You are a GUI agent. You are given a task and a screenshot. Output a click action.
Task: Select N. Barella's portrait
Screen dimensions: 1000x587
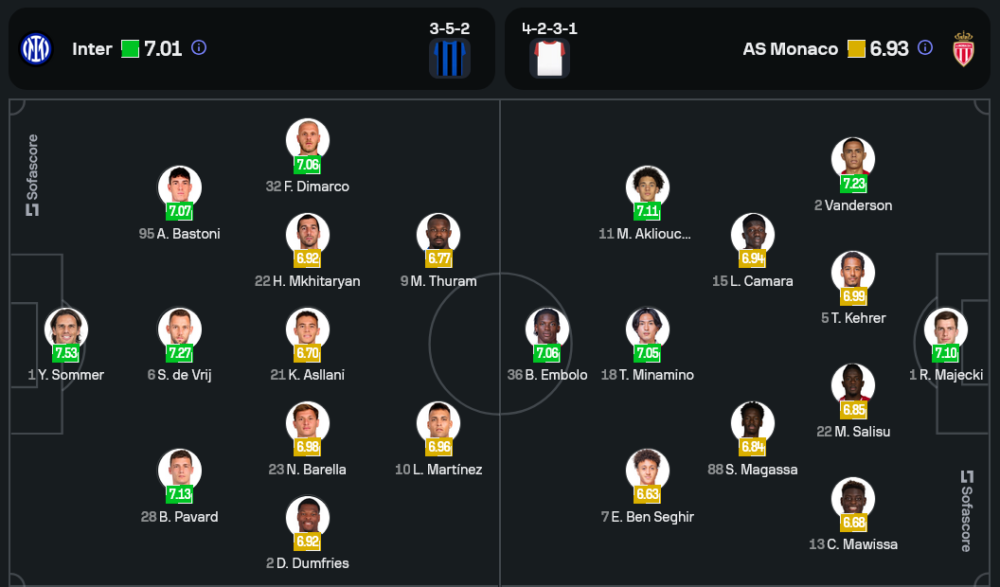[x=307, y=425]
